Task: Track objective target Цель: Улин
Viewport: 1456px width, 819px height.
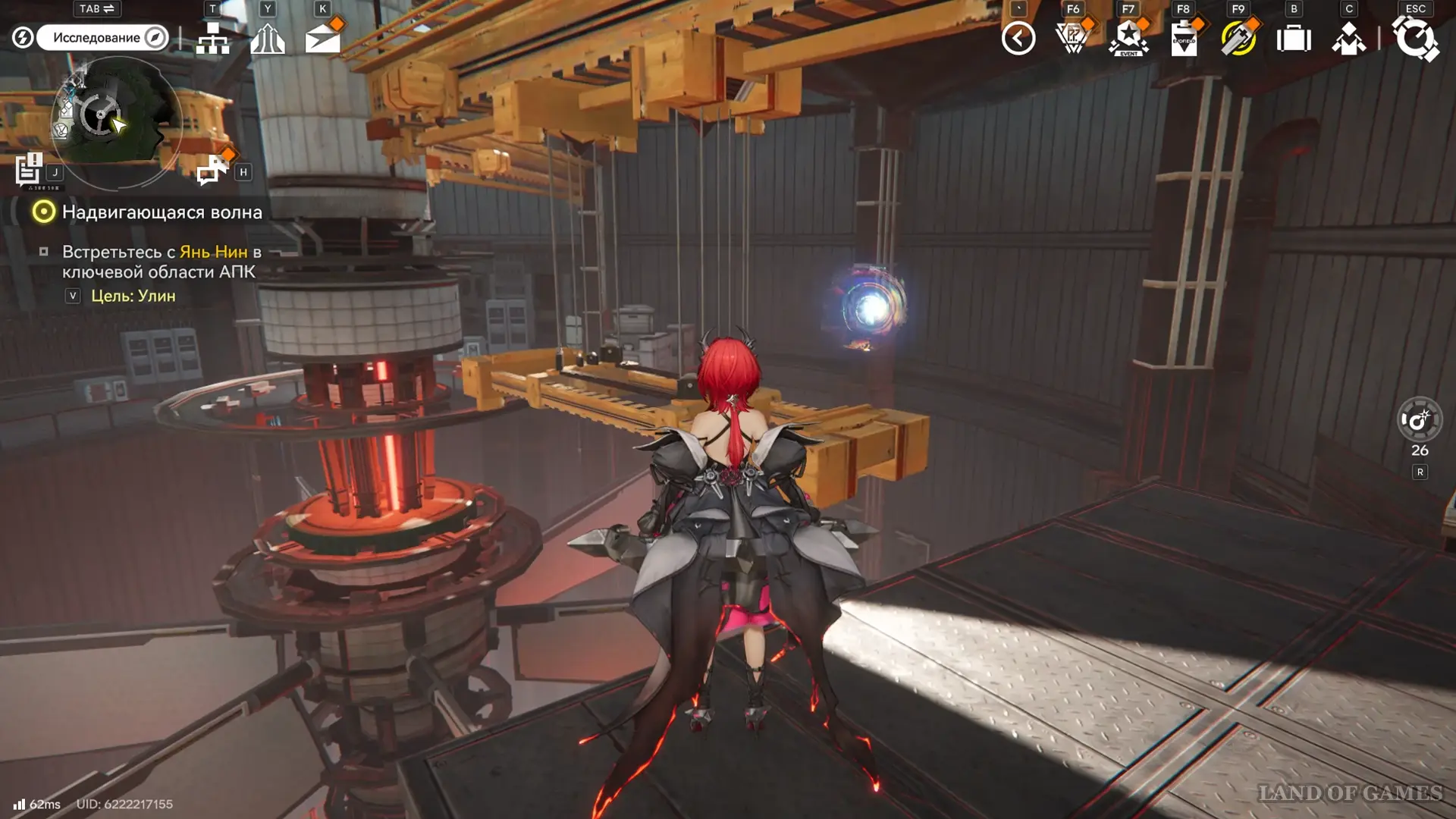Action: (133, 296)
